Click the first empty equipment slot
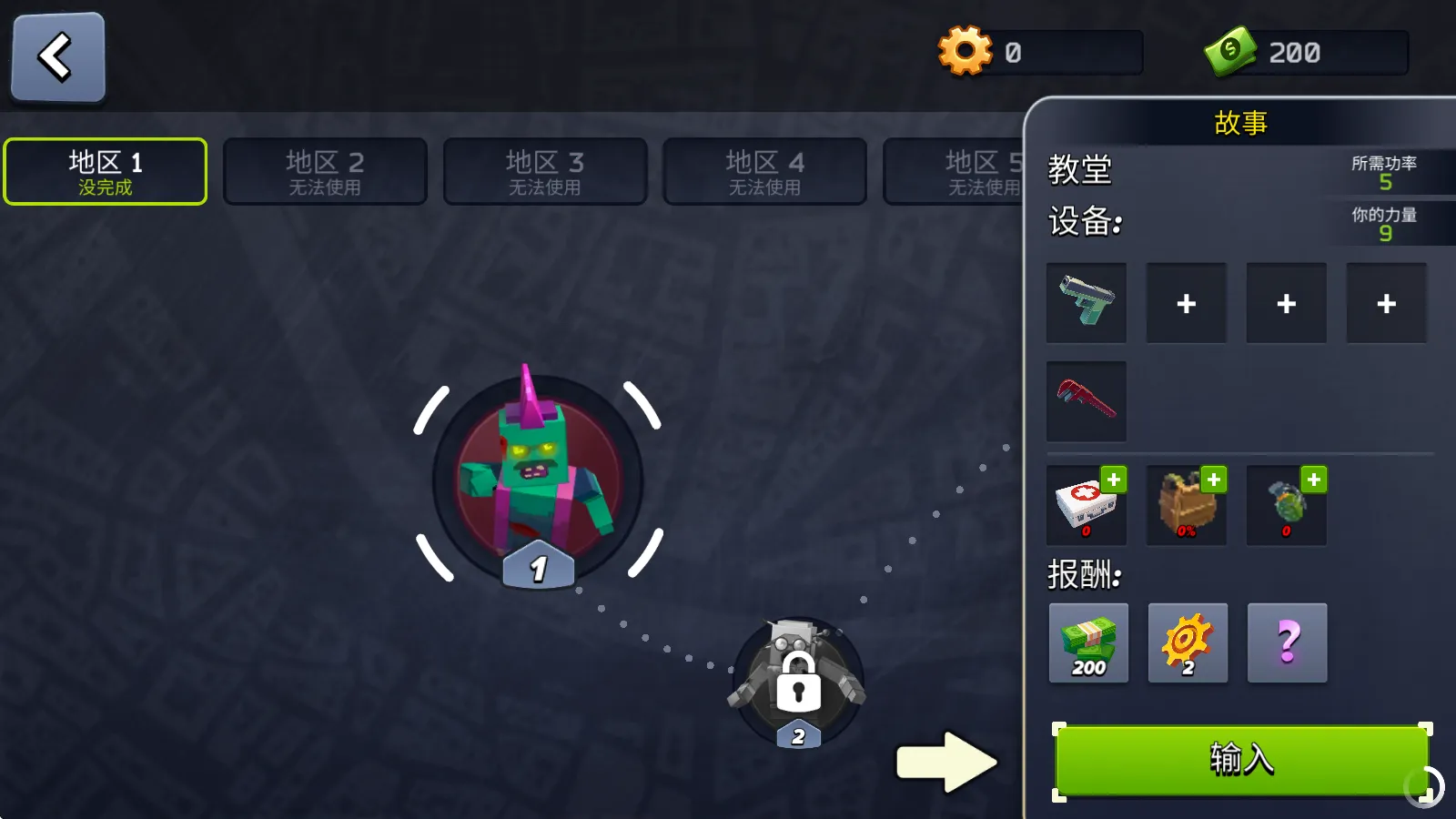Image resolution: width=1456 pixels, height=819 pixels. (1186, 303)
